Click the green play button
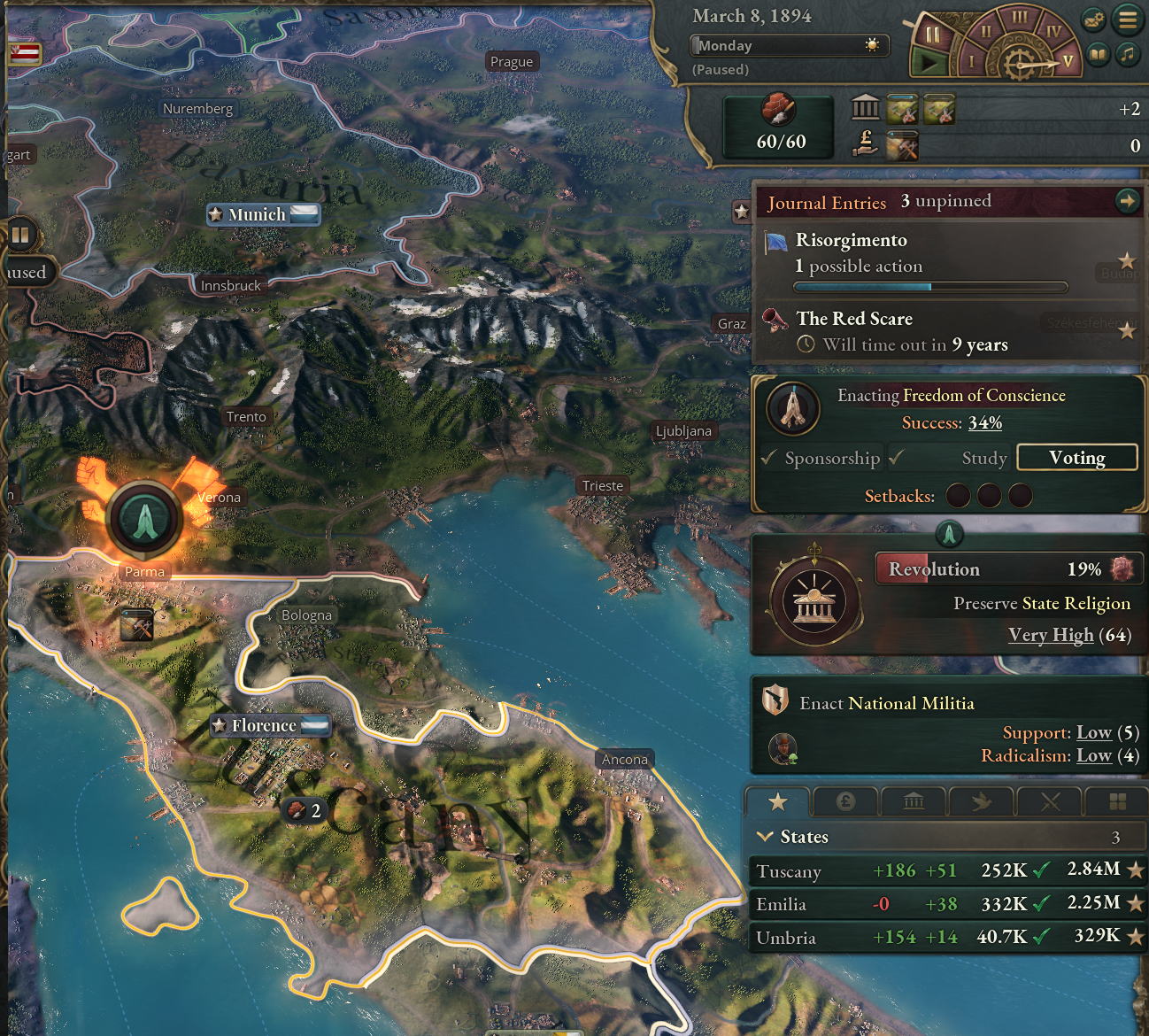Screen dimensions: 1149x1036 coord(929,62)
